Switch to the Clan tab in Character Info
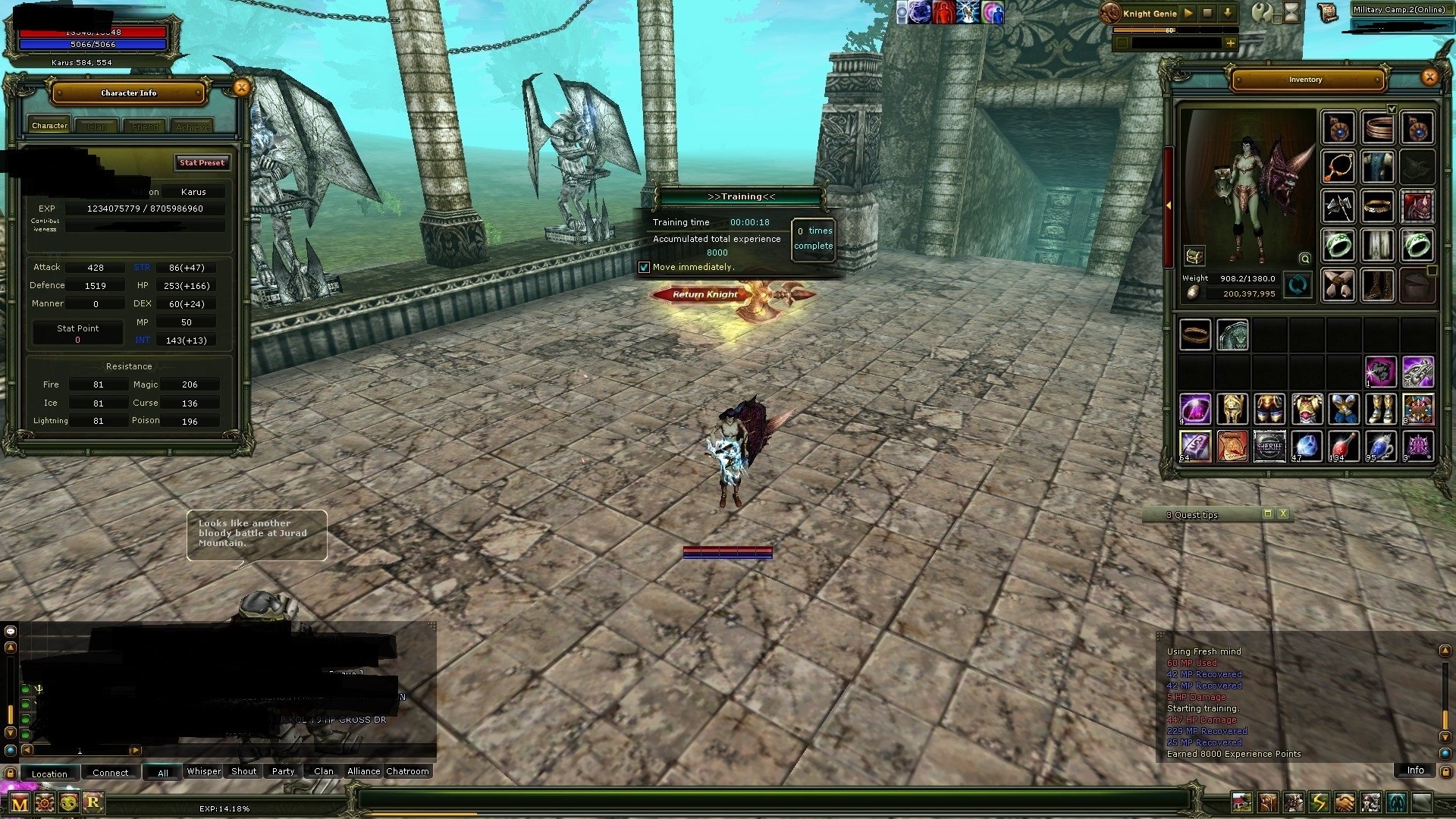This screenshot has width=1456, height=819. point(97,127)
